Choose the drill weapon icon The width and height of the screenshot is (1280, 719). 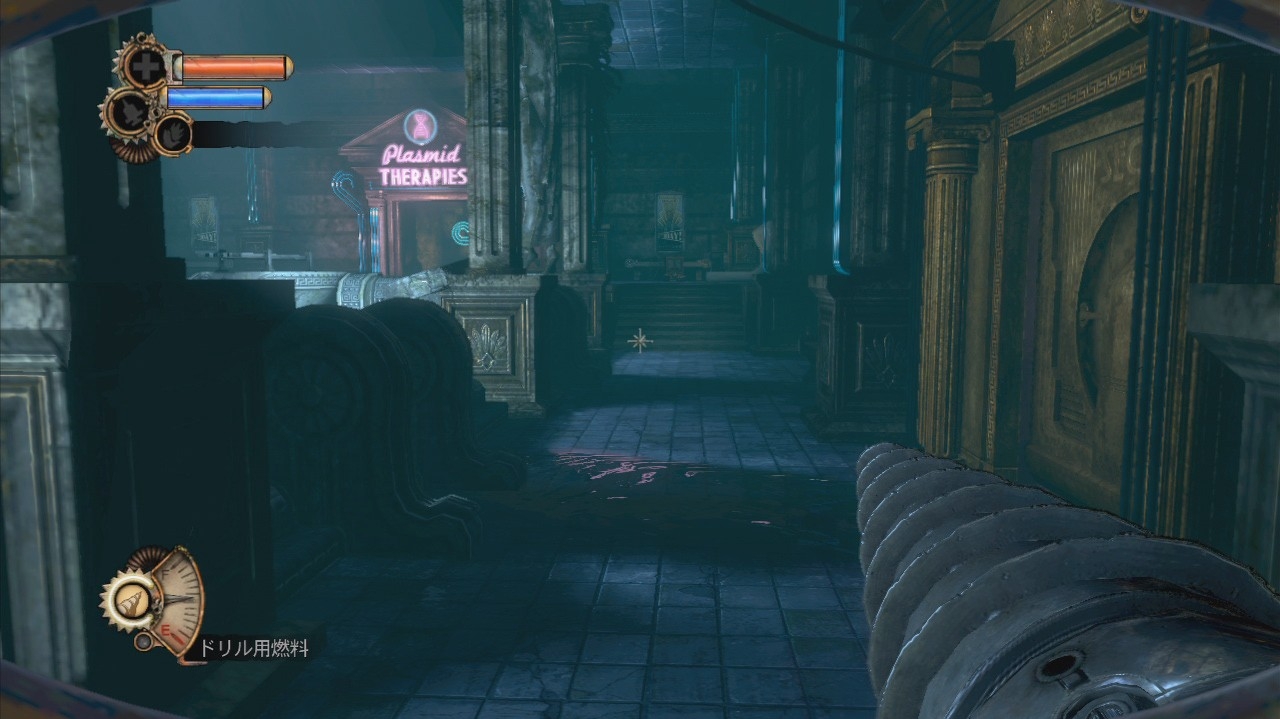point(128,600)
